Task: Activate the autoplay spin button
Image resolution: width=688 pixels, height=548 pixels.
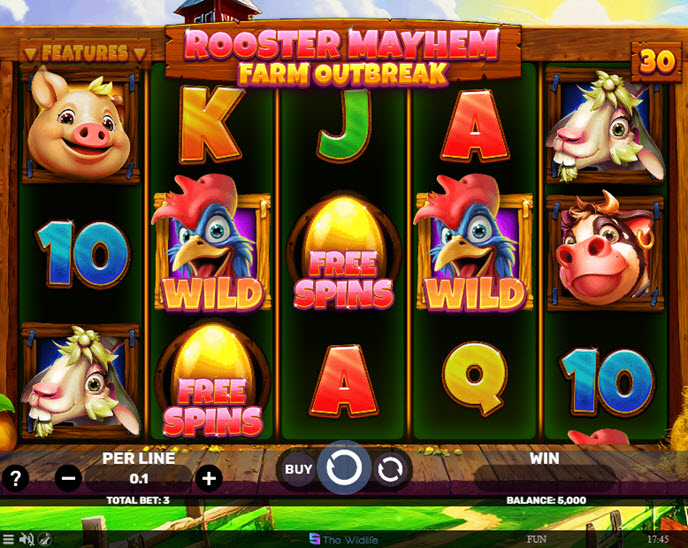Action: point(390,468)
